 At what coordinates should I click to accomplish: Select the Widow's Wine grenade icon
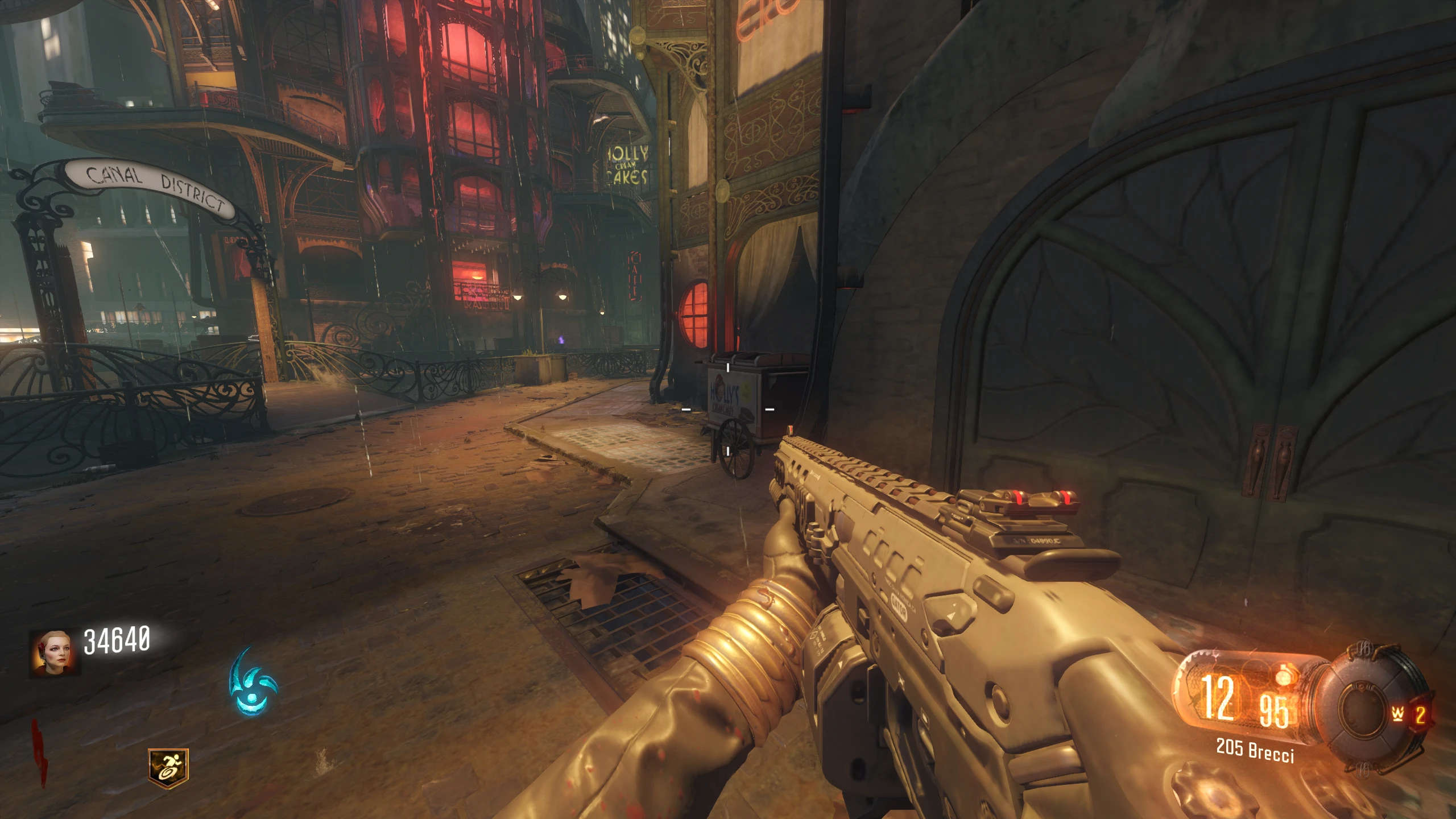pos(1398,714)
